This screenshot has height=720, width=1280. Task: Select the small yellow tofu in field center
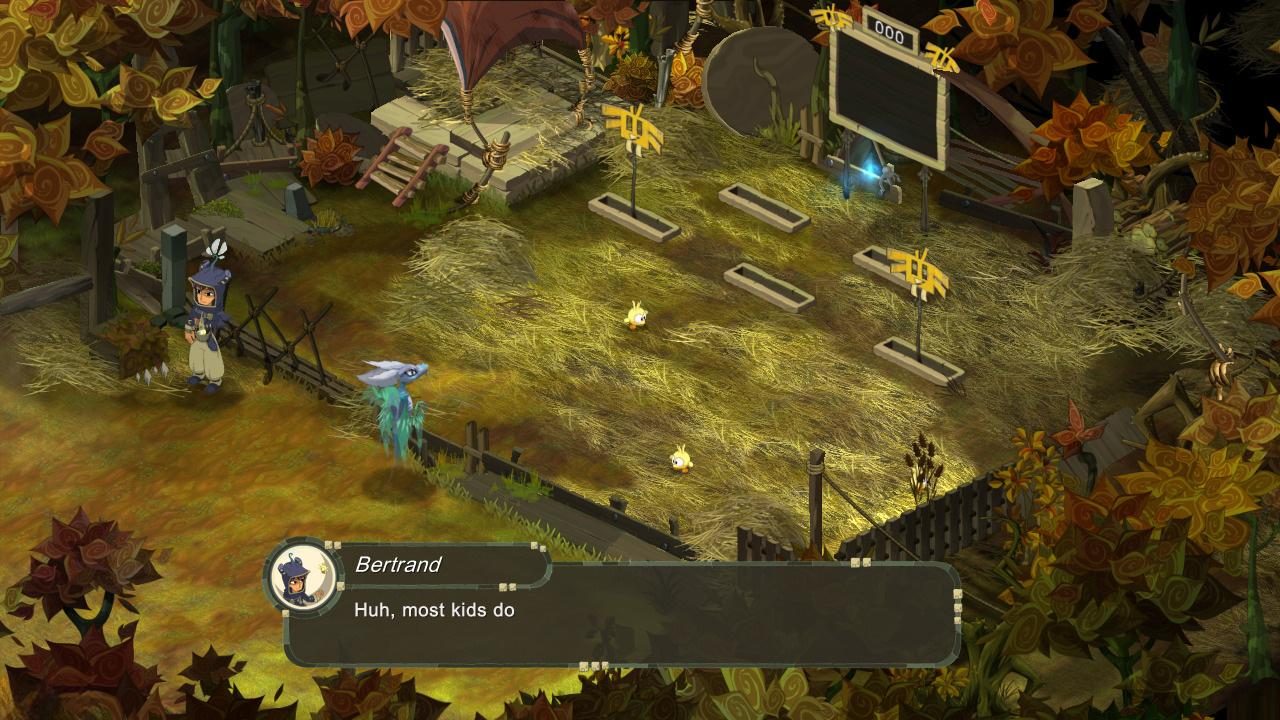pos(638,317)
